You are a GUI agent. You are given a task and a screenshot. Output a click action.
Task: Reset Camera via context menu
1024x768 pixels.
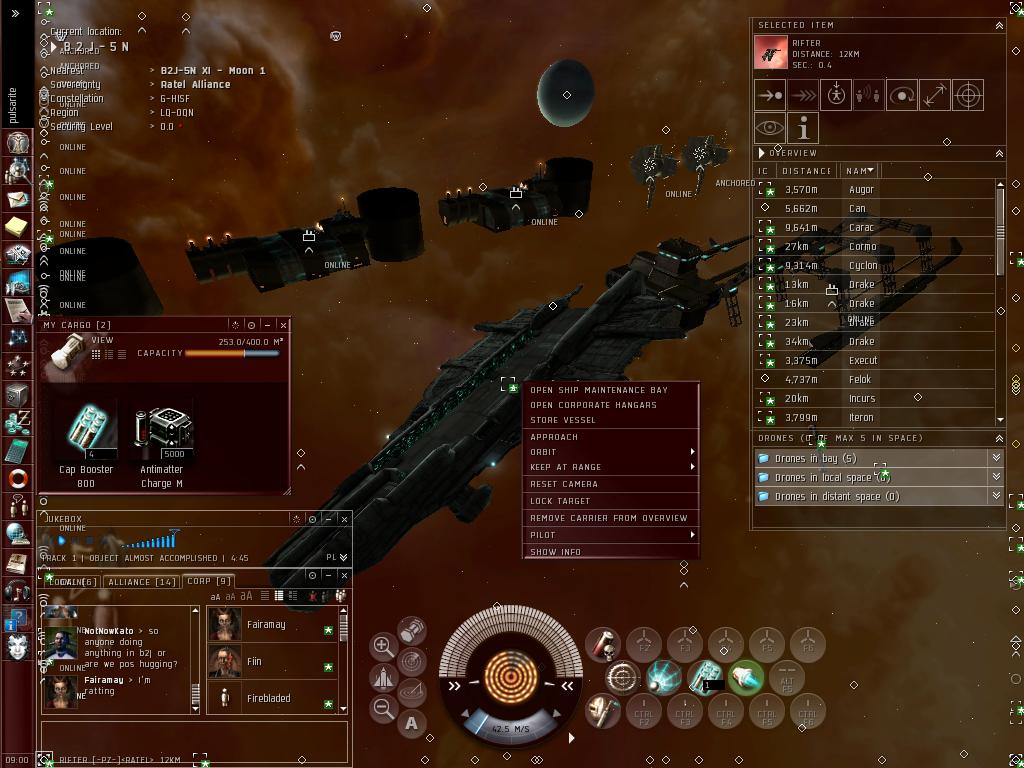click(x=564, y=484)
